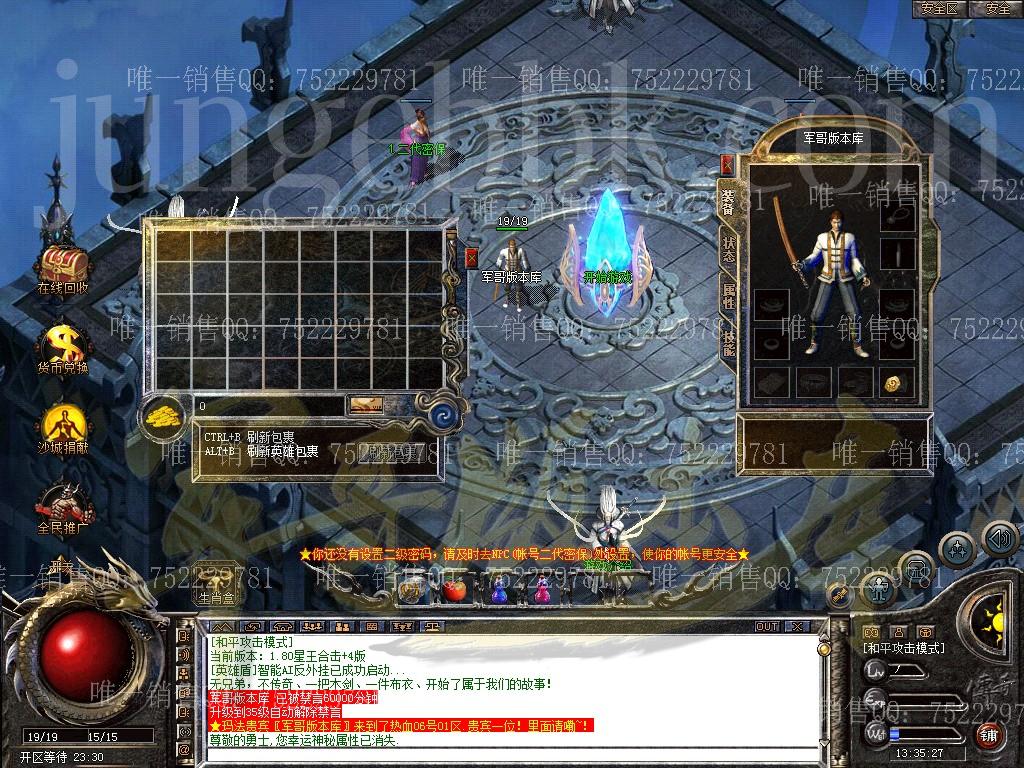1024x768 pixels.
Task: Click the 安全区 button at the top
Action: 940,8
